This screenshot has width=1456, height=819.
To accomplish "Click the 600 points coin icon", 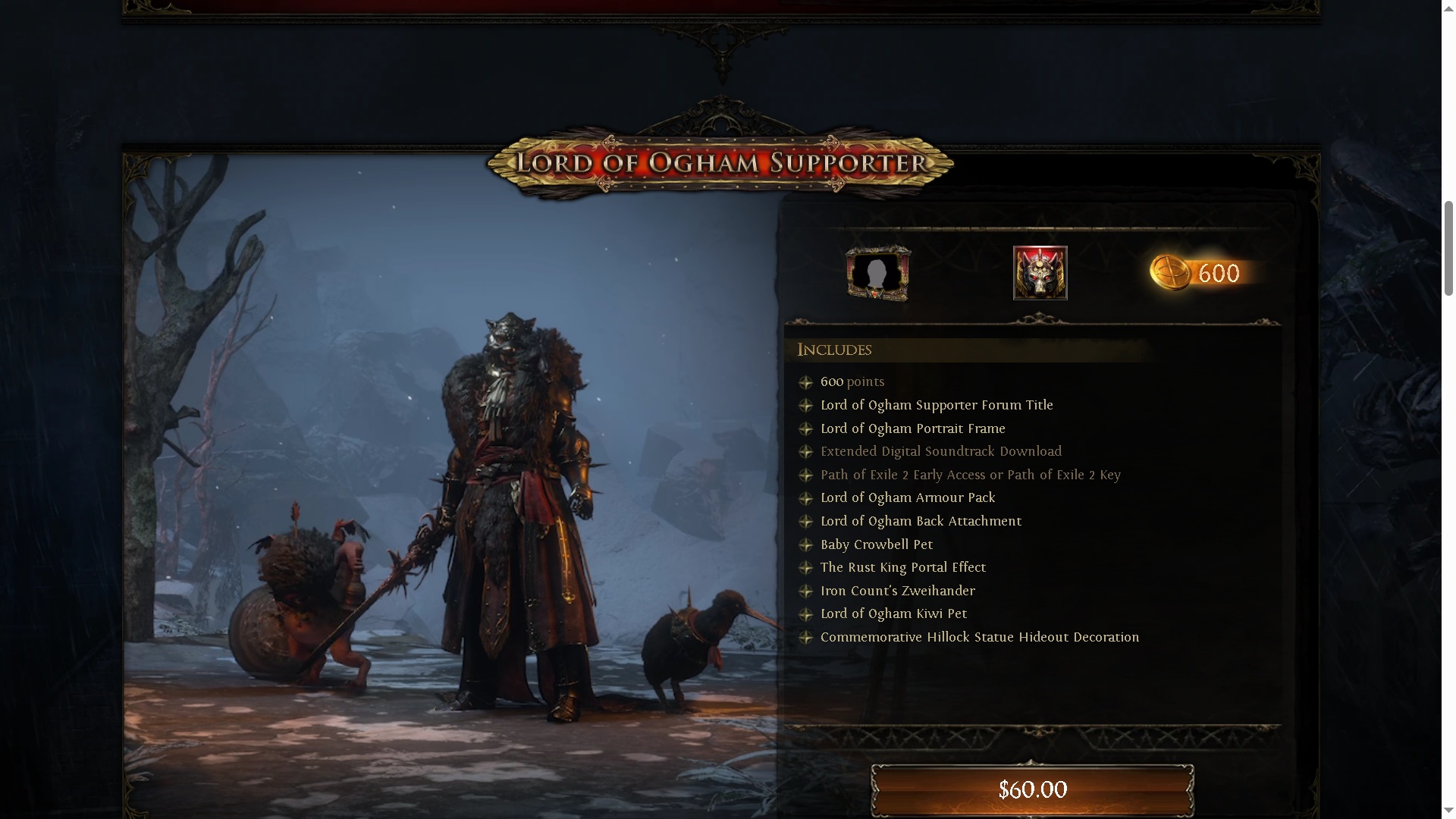I will (1171, 273).
